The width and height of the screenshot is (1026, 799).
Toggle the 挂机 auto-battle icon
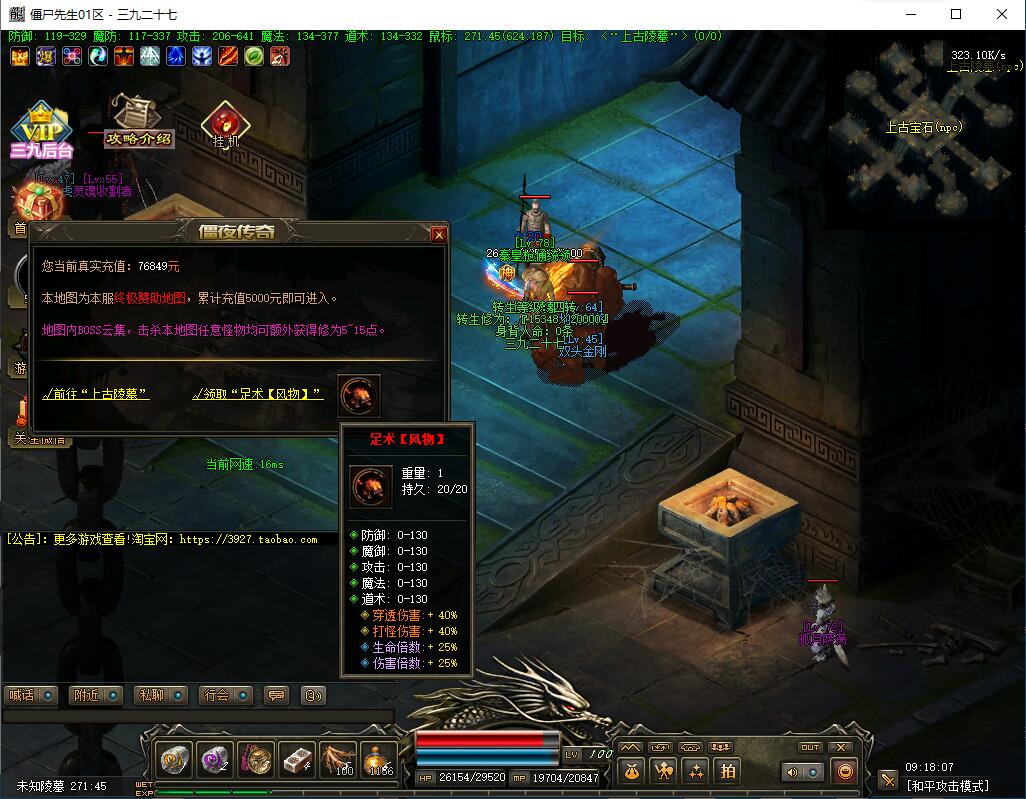pos(226,126)
